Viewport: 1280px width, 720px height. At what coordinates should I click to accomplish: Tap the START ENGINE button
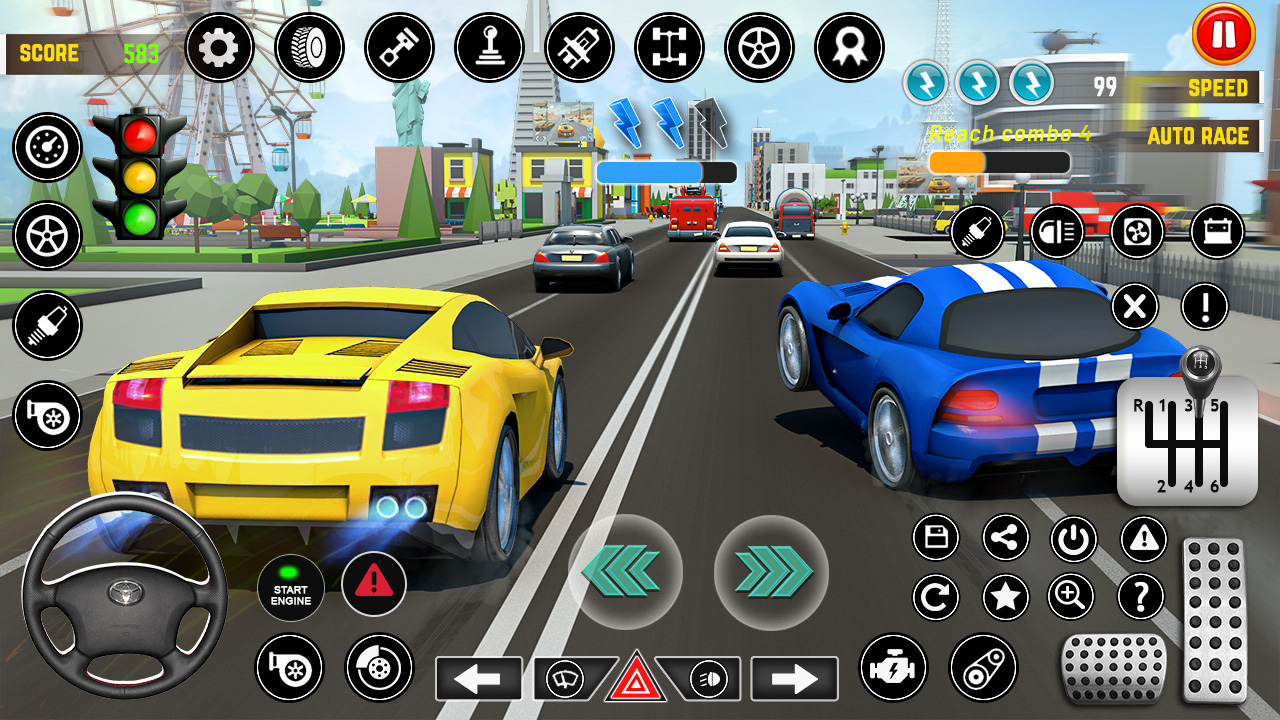click(x=290, y=587)
